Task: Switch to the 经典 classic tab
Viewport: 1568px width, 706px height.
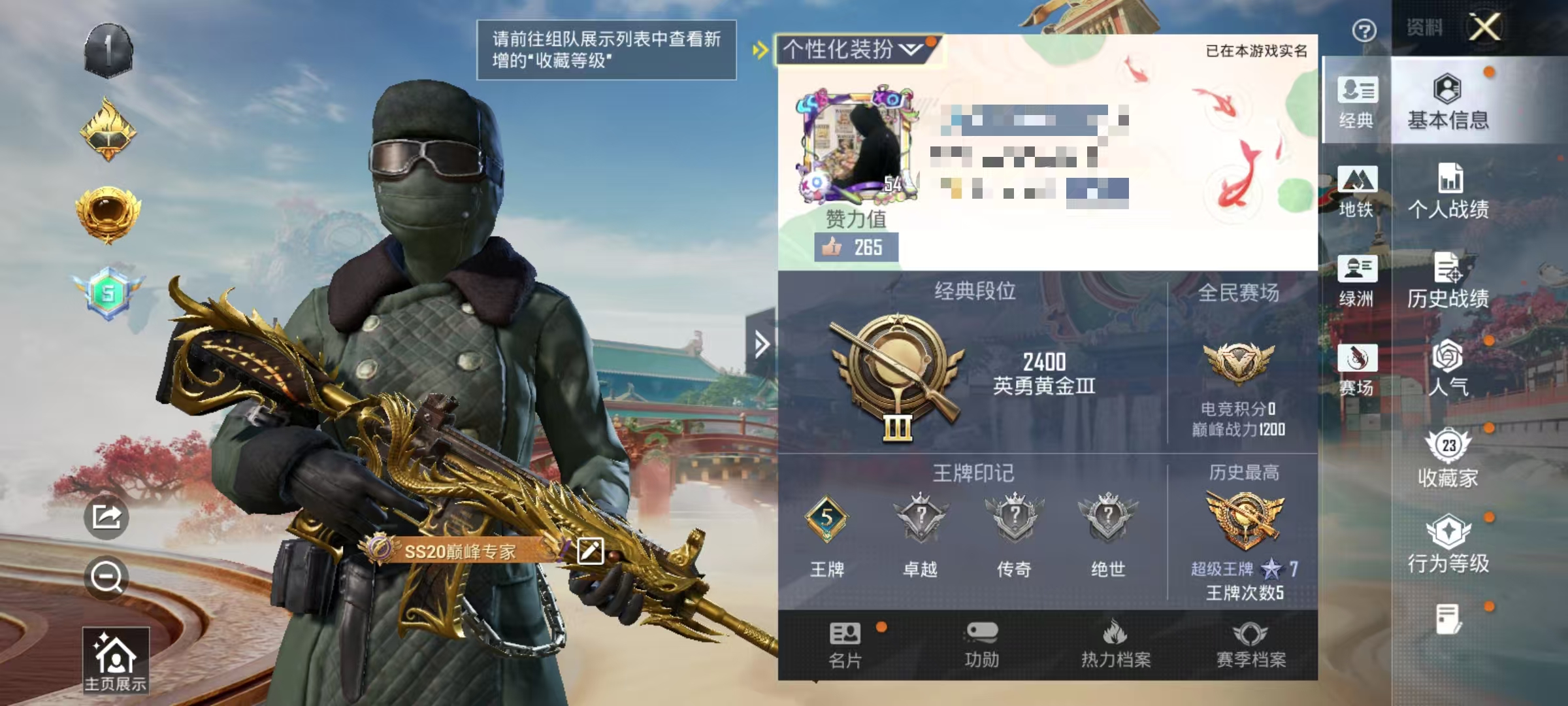Action: tap(1358, 105)
